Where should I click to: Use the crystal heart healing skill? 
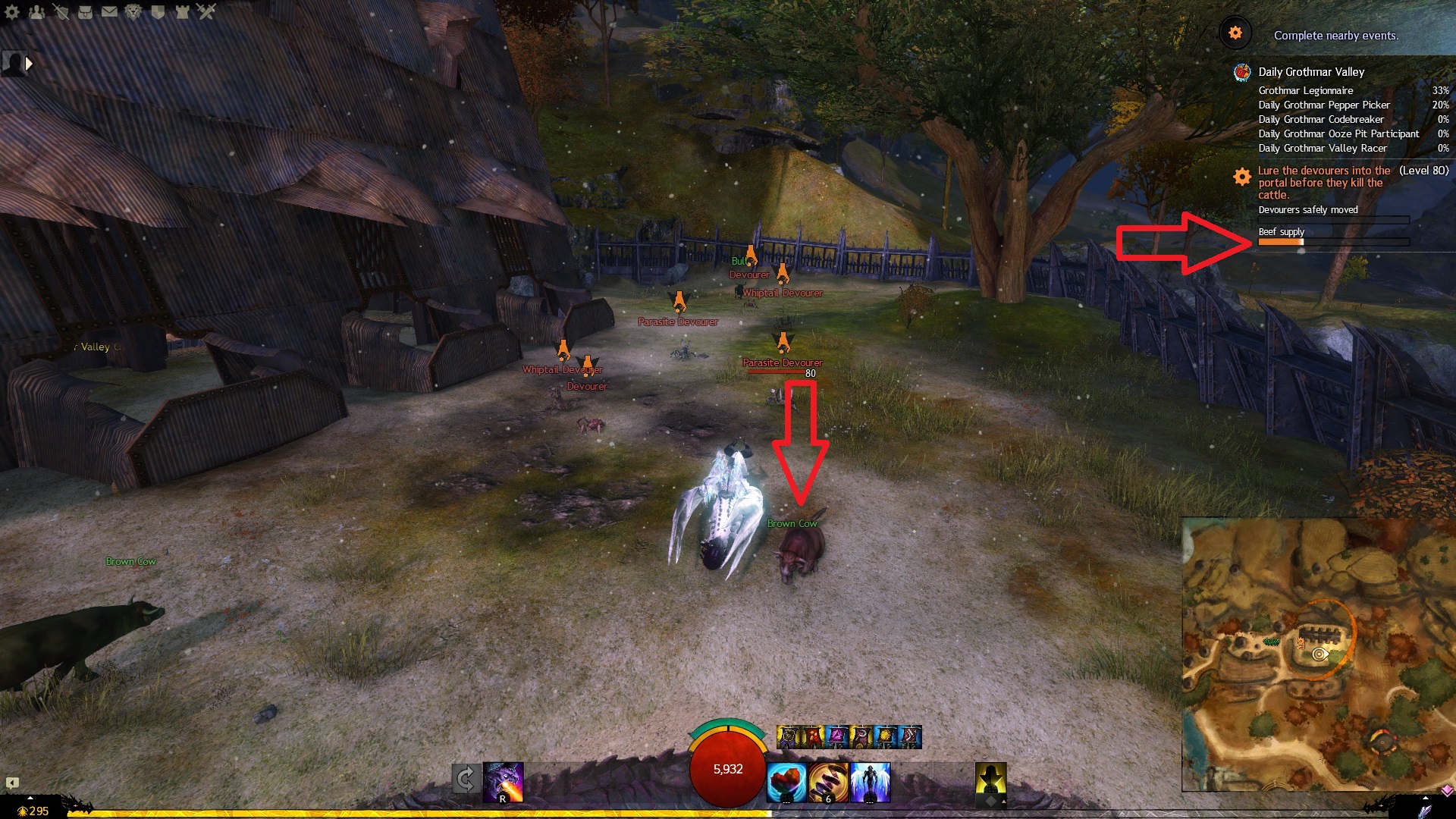(786, 783)
